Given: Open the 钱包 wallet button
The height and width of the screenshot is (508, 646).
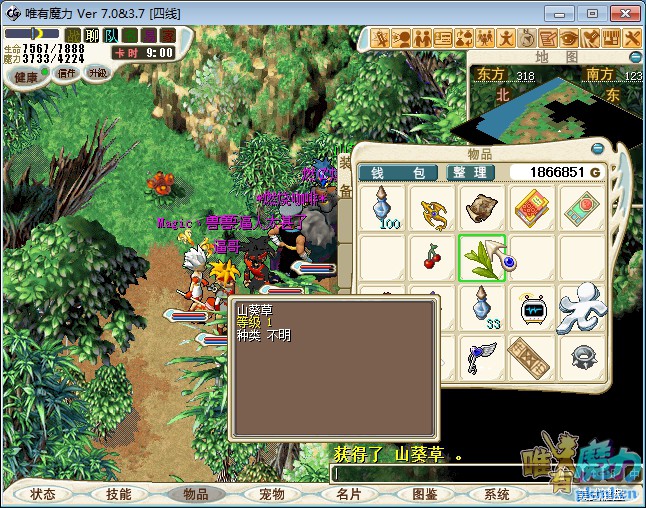Looking at the screenshot, I should pyautogui.click(x=392, y=173).
